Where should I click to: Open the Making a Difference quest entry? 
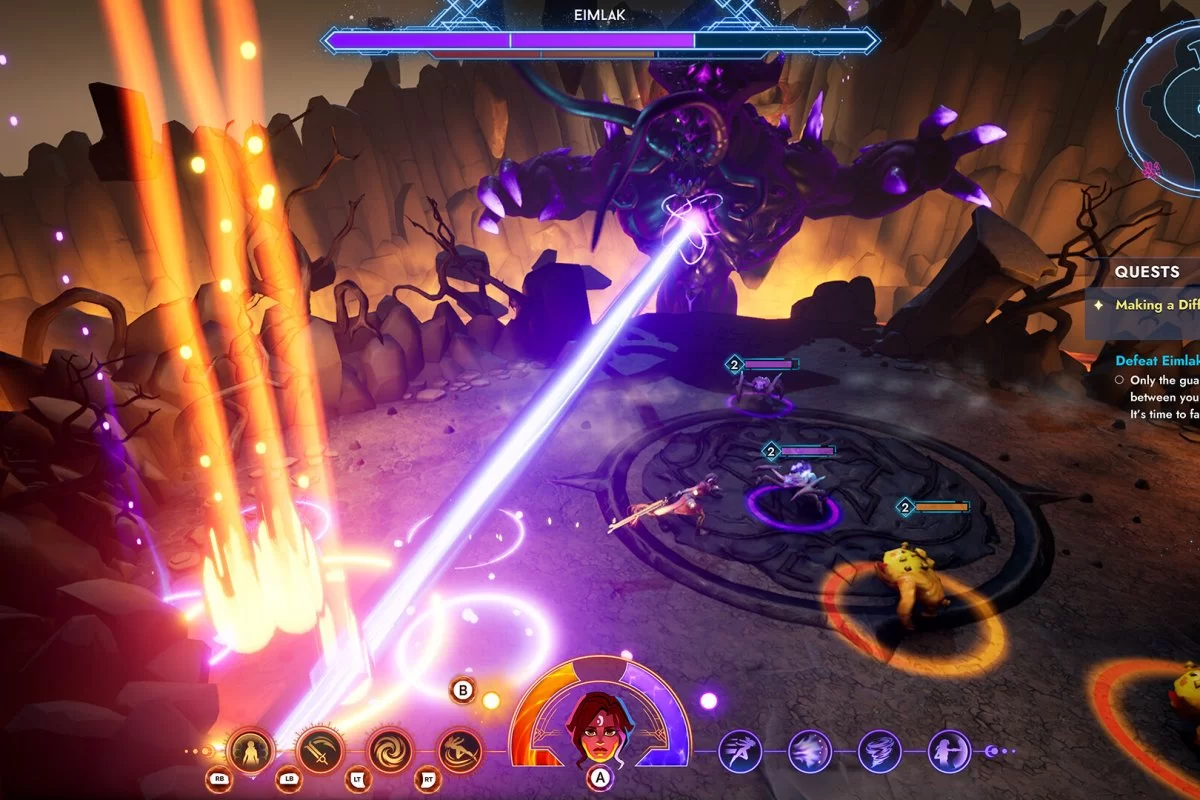click(1155, 305)
